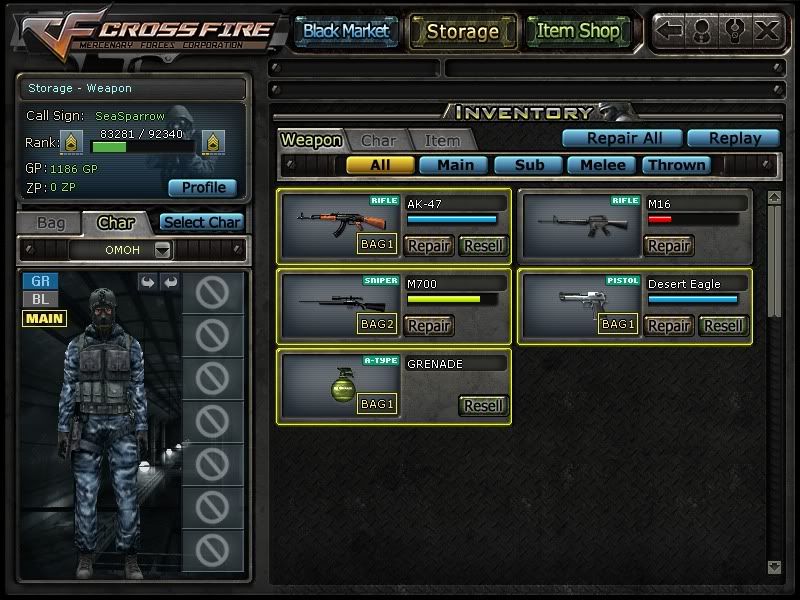Open the inventory Item tab

pos(442,141)
